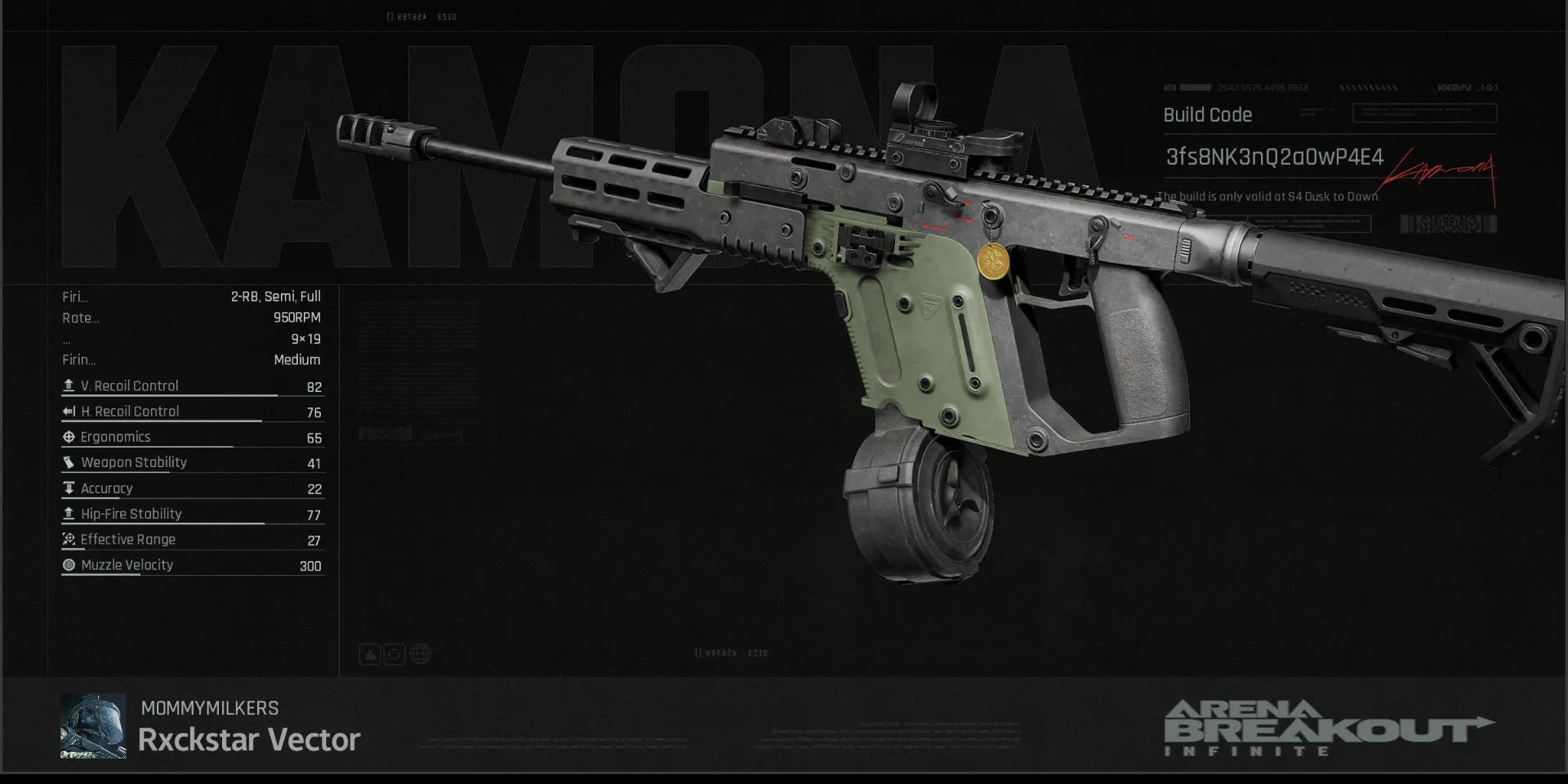Select the Effective Range icon
1568x784 pixels.
point(69,539)
